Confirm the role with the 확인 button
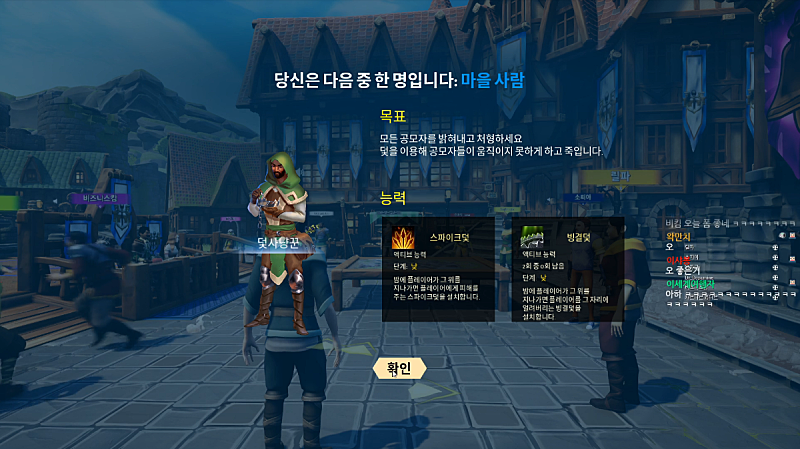 click(399, 369)
